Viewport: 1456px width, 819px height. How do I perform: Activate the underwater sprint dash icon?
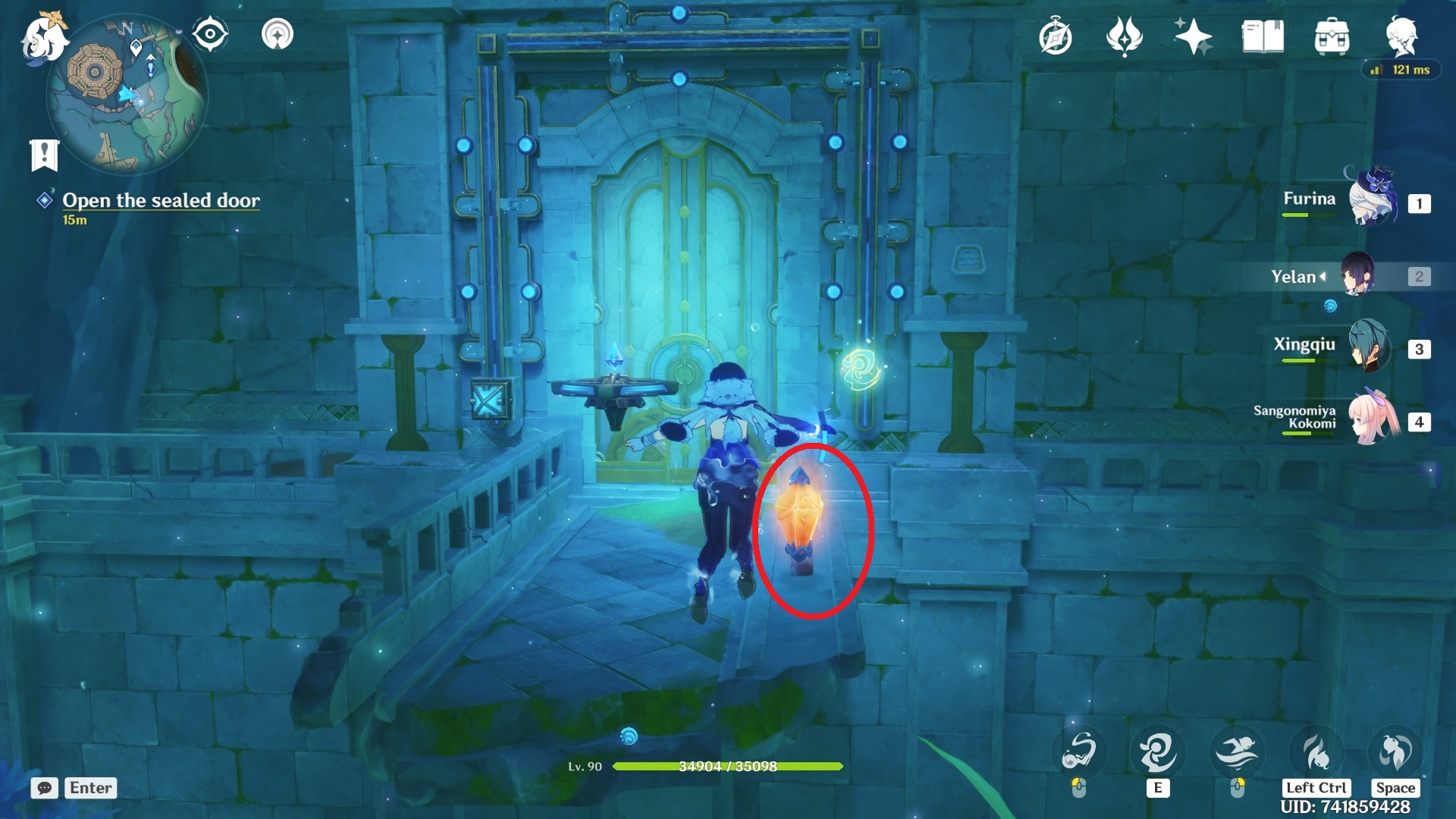[1237, 752]
